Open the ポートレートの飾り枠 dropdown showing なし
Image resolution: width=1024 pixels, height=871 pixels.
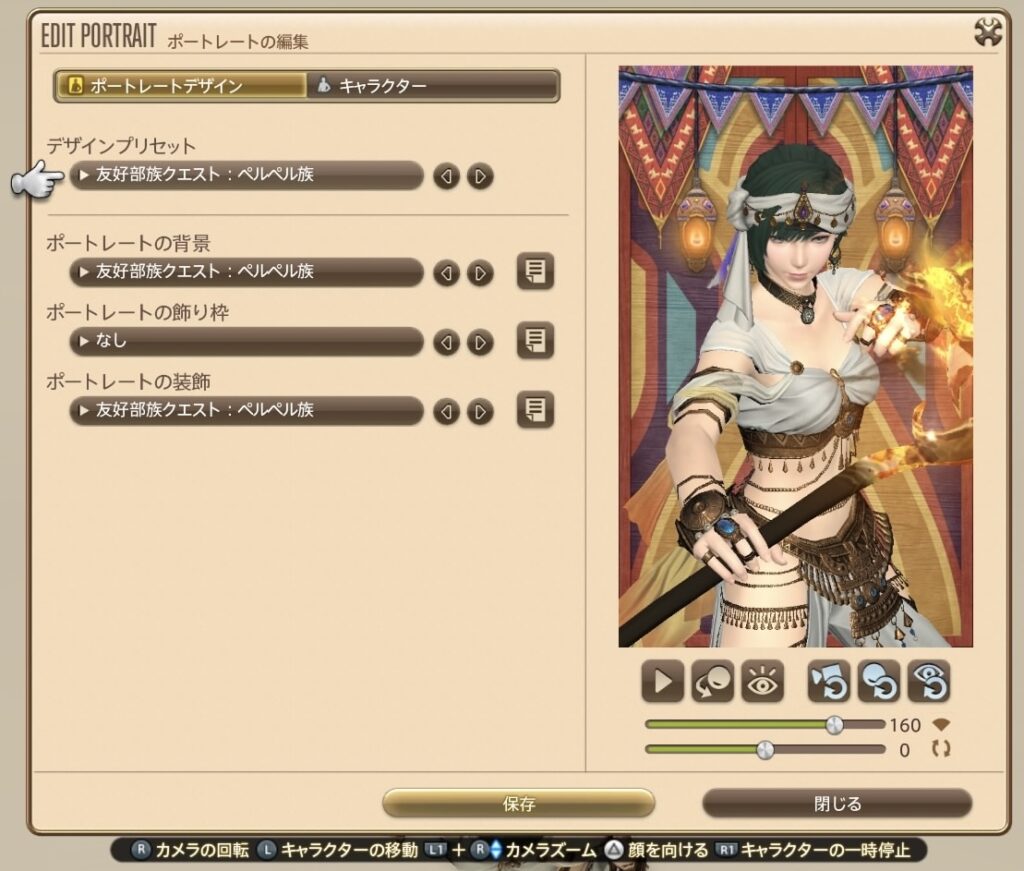coord(246,342)
